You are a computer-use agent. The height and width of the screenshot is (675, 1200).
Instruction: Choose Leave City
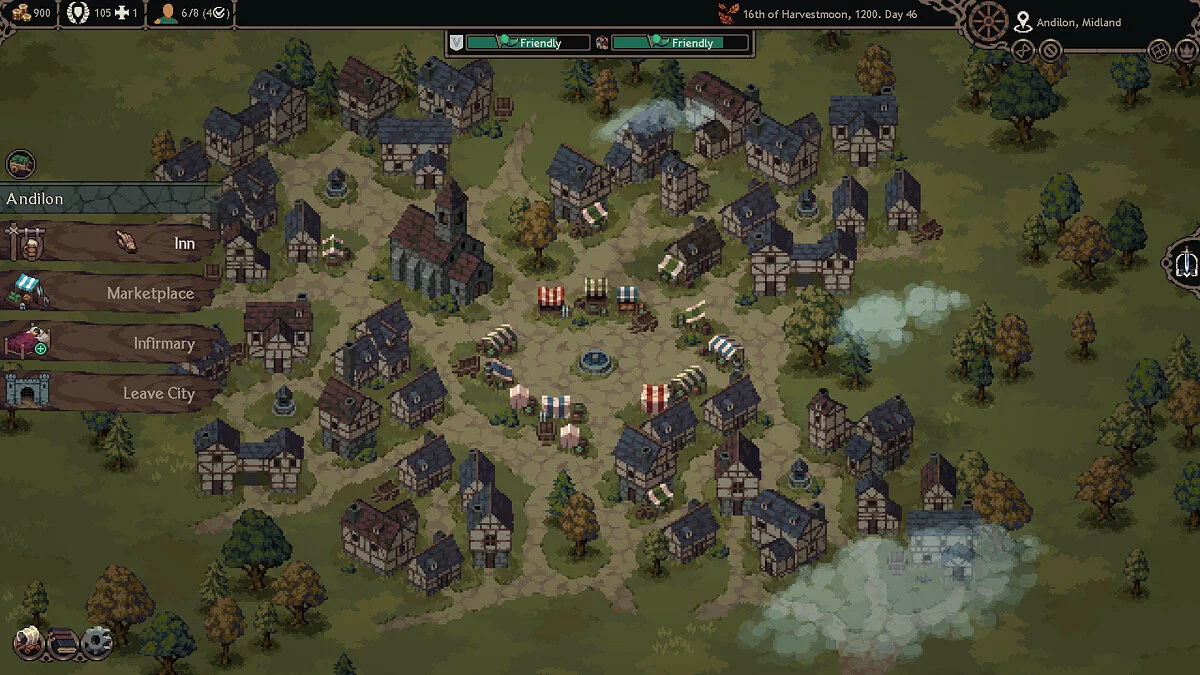[x=110, y=393]
